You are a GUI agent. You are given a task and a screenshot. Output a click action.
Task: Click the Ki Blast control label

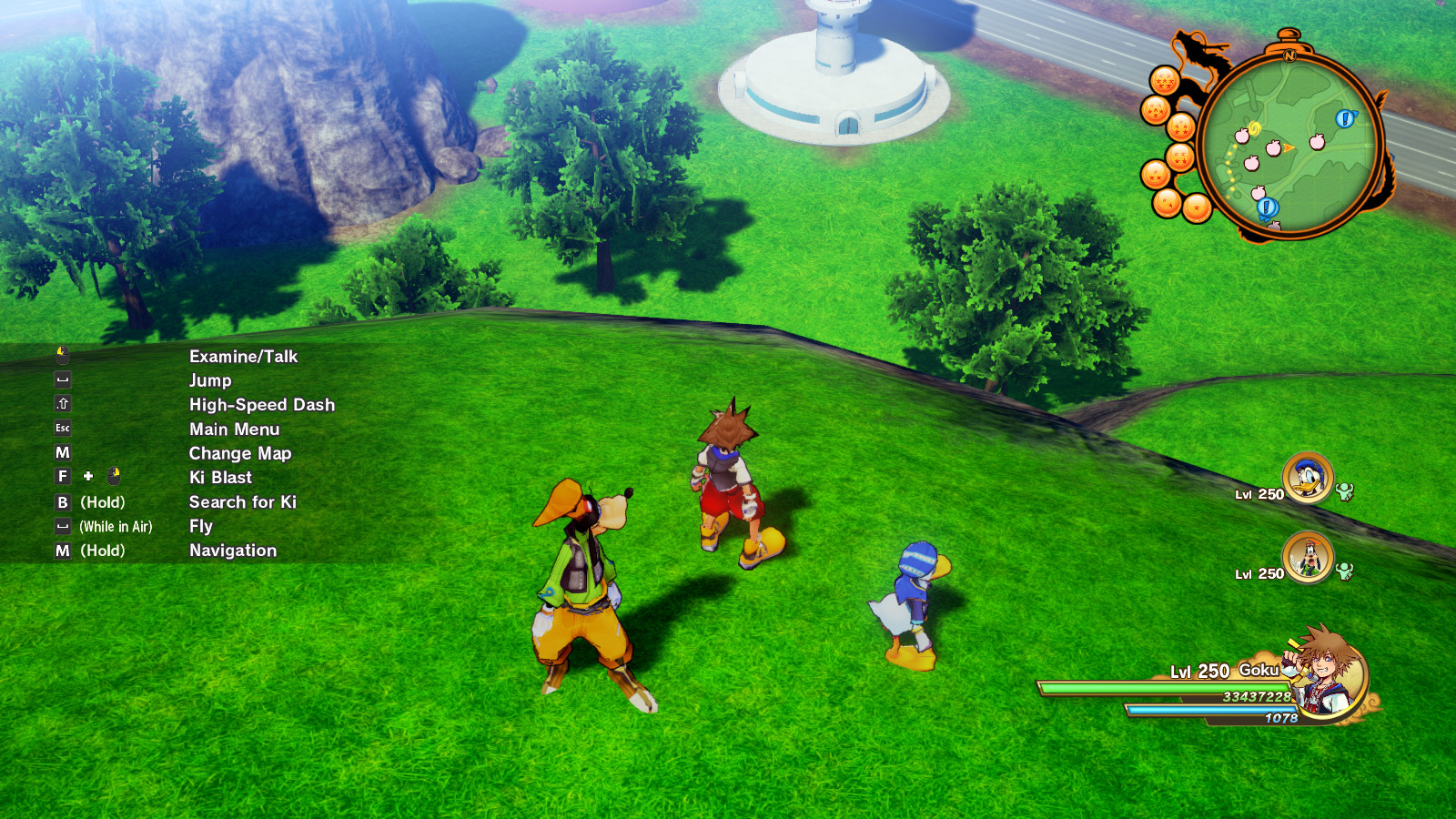[220, 477]
